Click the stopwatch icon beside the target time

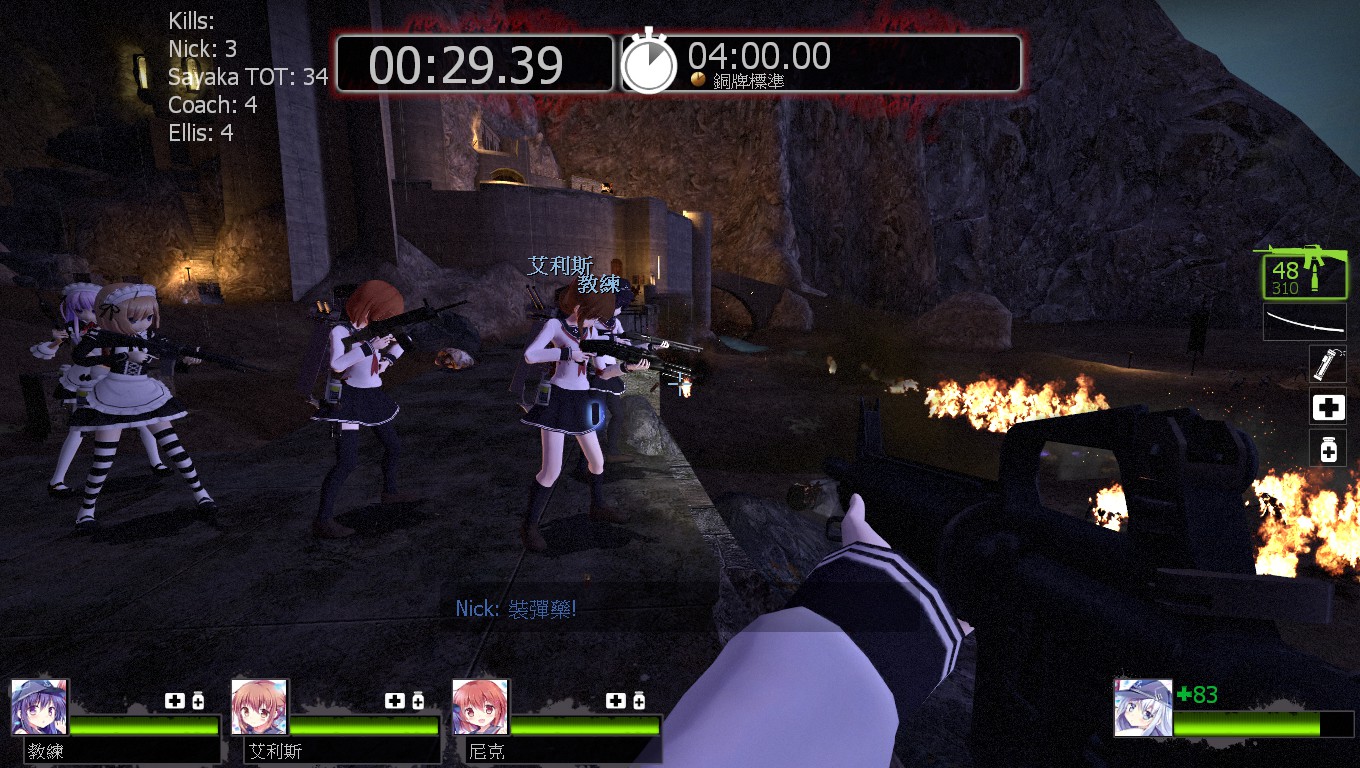[x=649, y=63]
